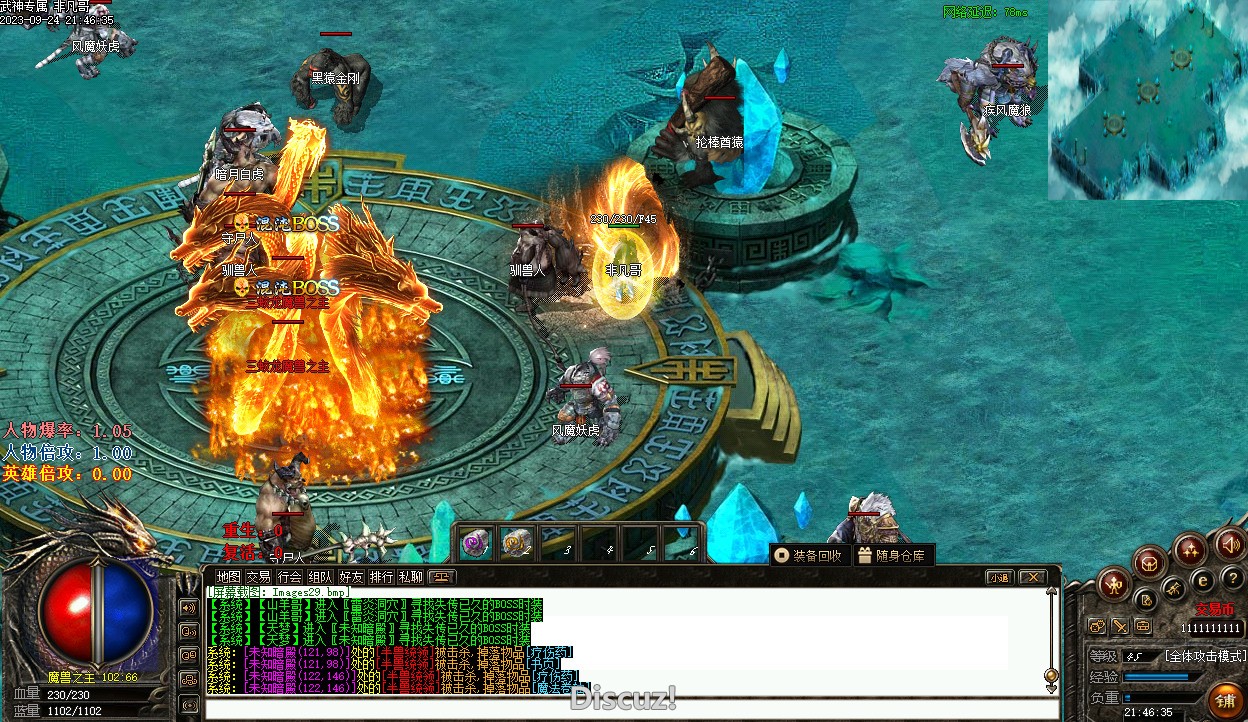1248x722 pixels.
Task: Open the 行会 guild tab
Action: 290,577
